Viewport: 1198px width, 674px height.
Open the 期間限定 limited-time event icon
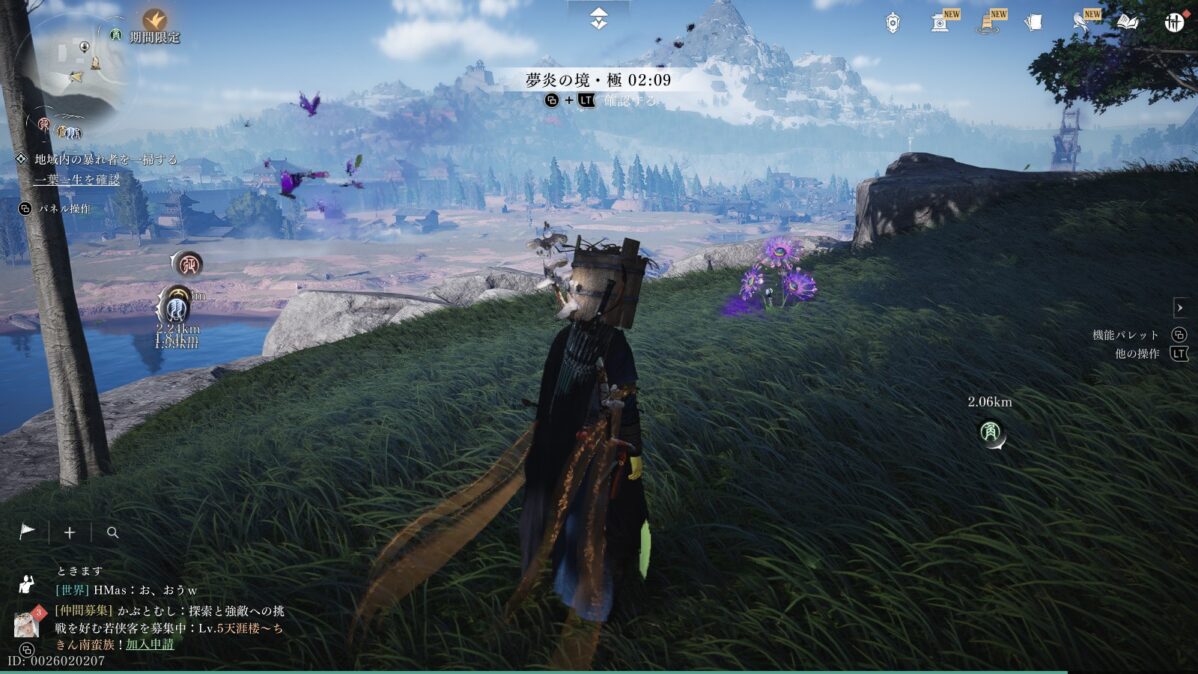[154, 20]
